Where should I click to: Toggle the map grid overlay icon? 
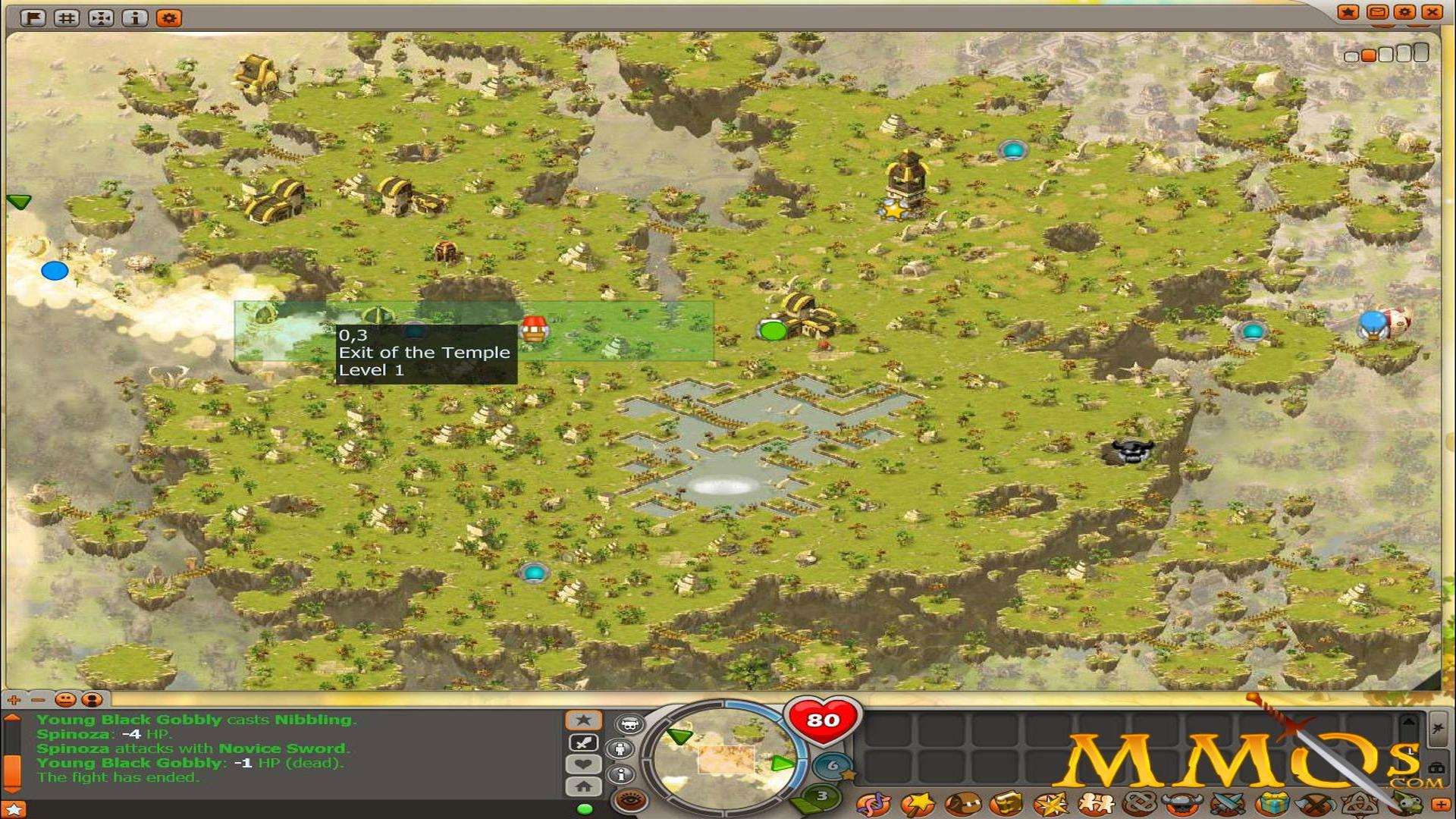[67, 17]
